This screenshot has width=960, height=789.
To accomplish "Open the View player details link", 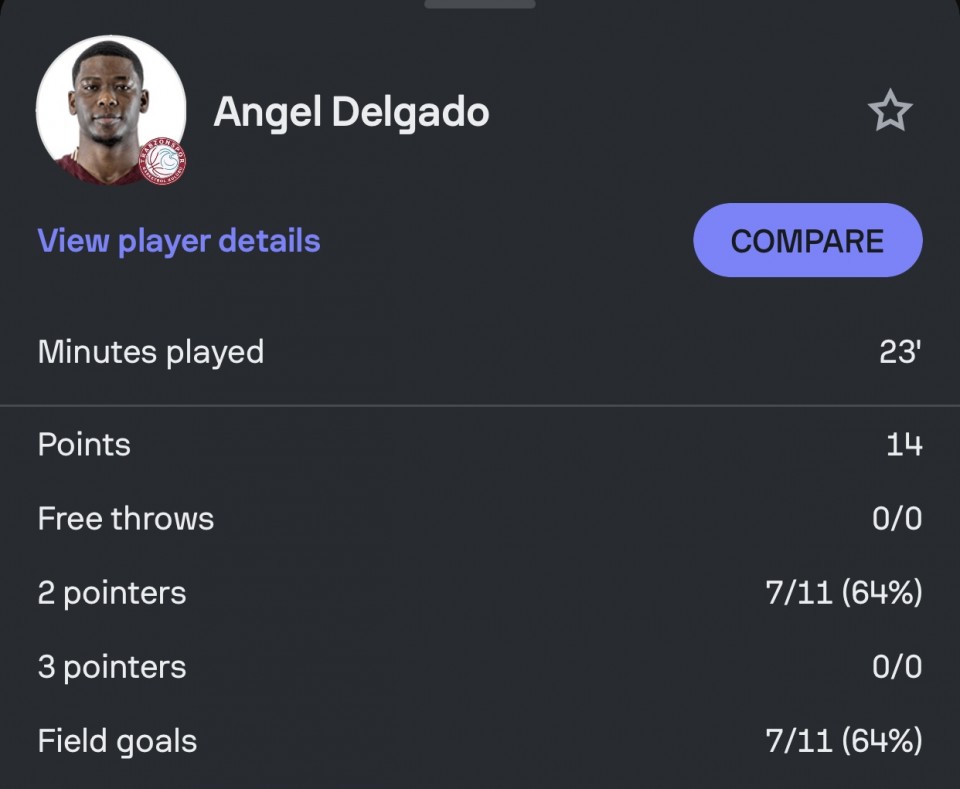I will pos(179,241).
